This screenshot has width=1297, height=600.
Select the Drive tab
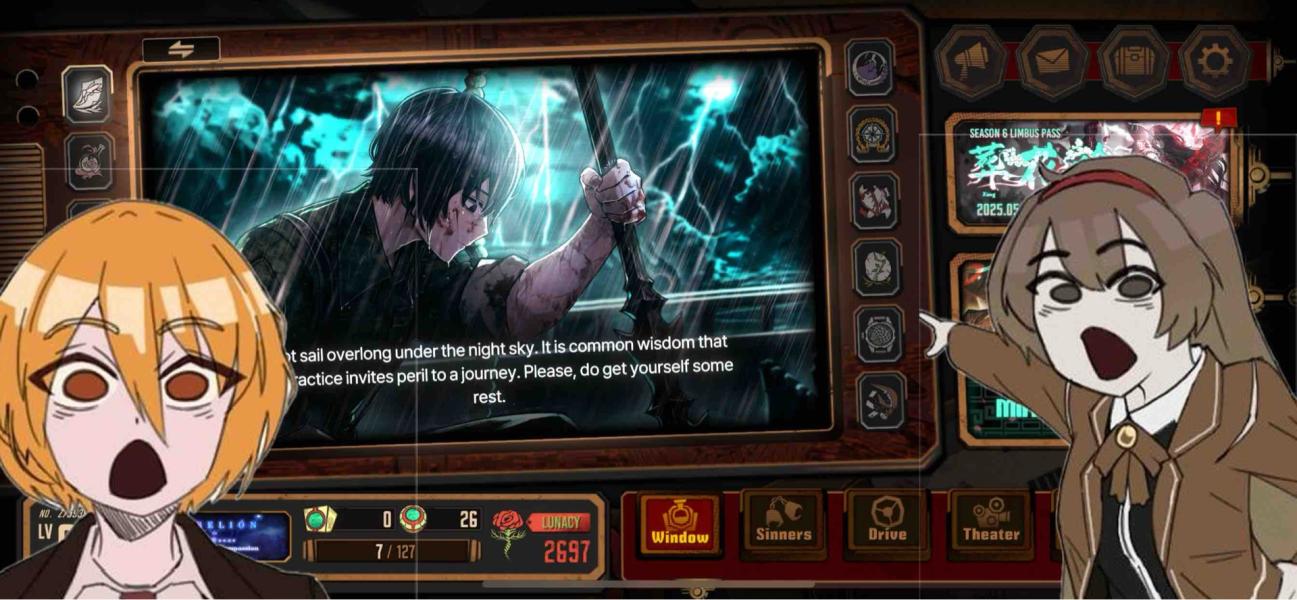887,524
